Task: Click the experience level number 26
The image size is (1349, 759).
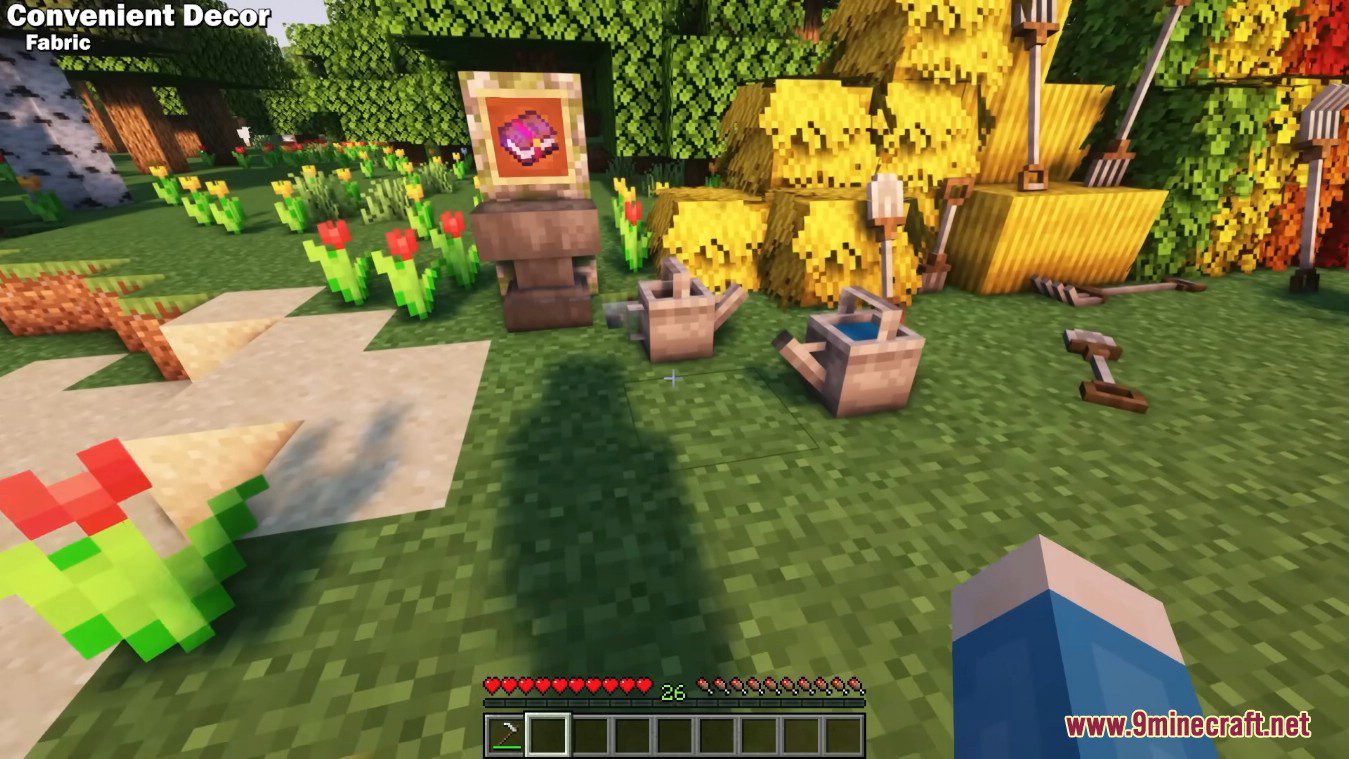Action: [x=673, y=688]
